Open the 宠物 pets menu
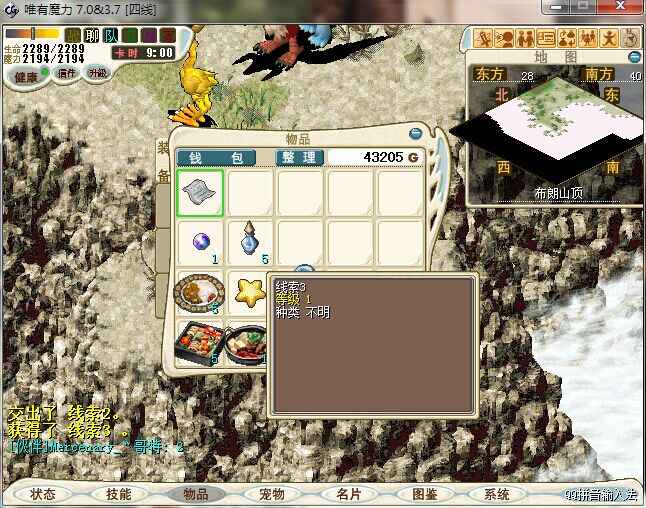 [271, 494]
